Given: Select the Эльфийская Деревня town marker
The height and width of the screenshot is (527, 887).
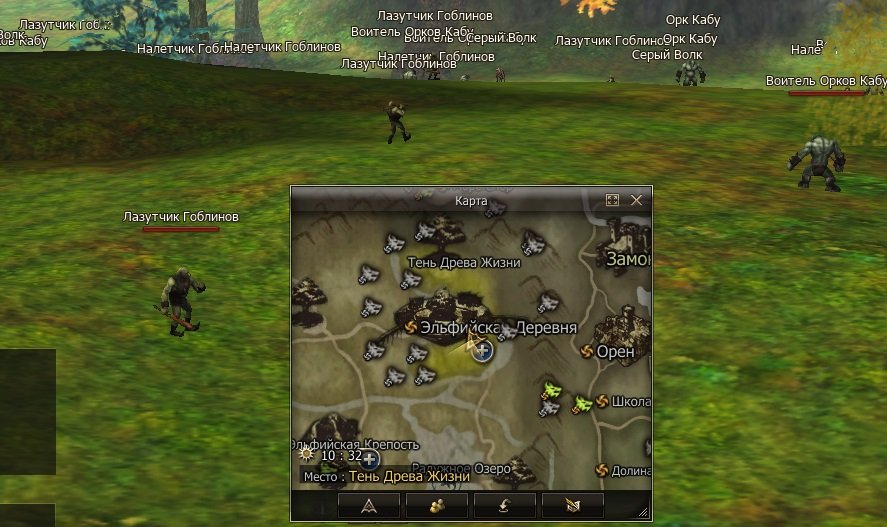Looking at the screenshot, I should 411,327.
